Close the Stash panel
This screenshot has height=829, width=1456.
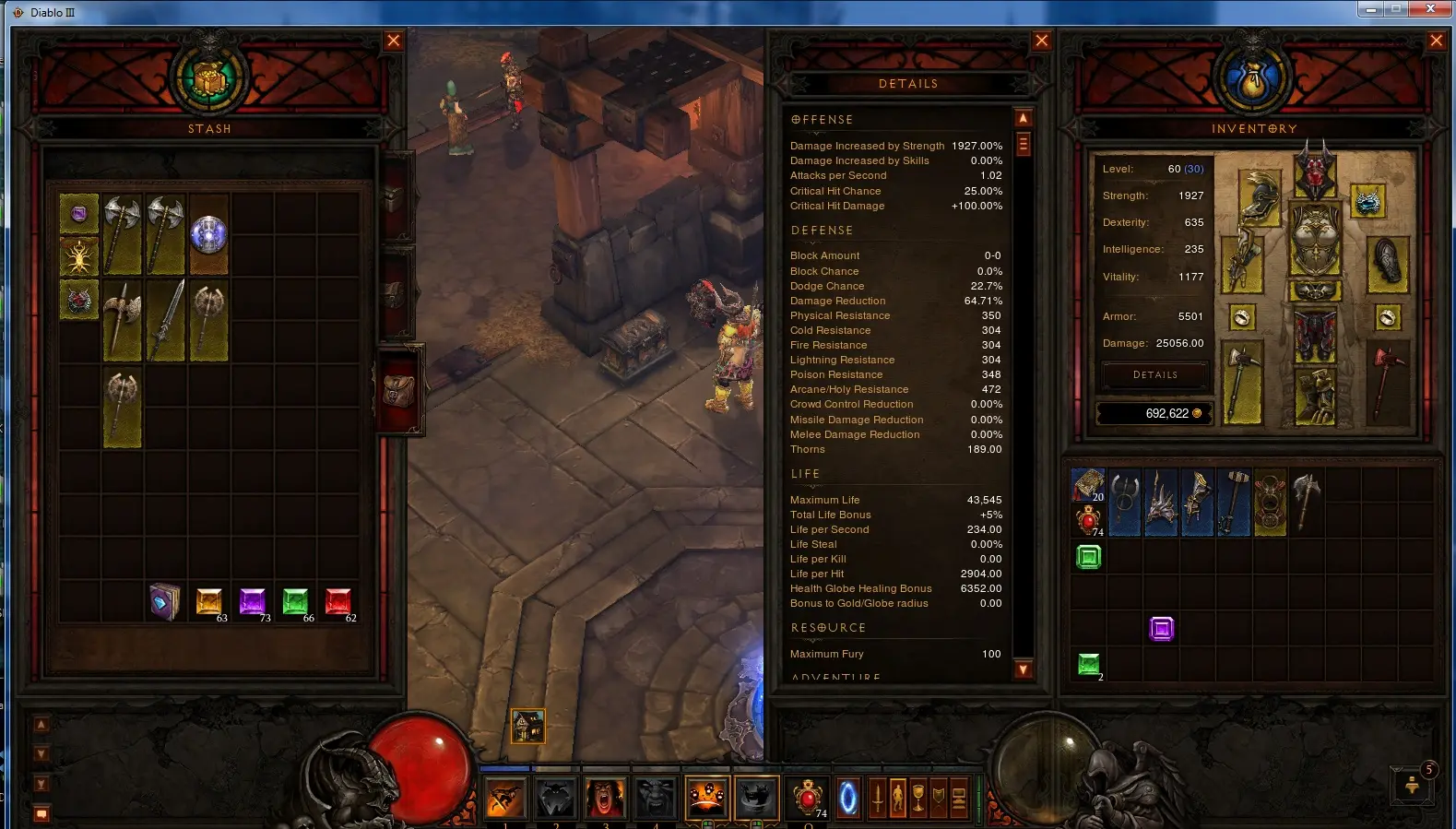pyautogui.click(x=394, y=41)
